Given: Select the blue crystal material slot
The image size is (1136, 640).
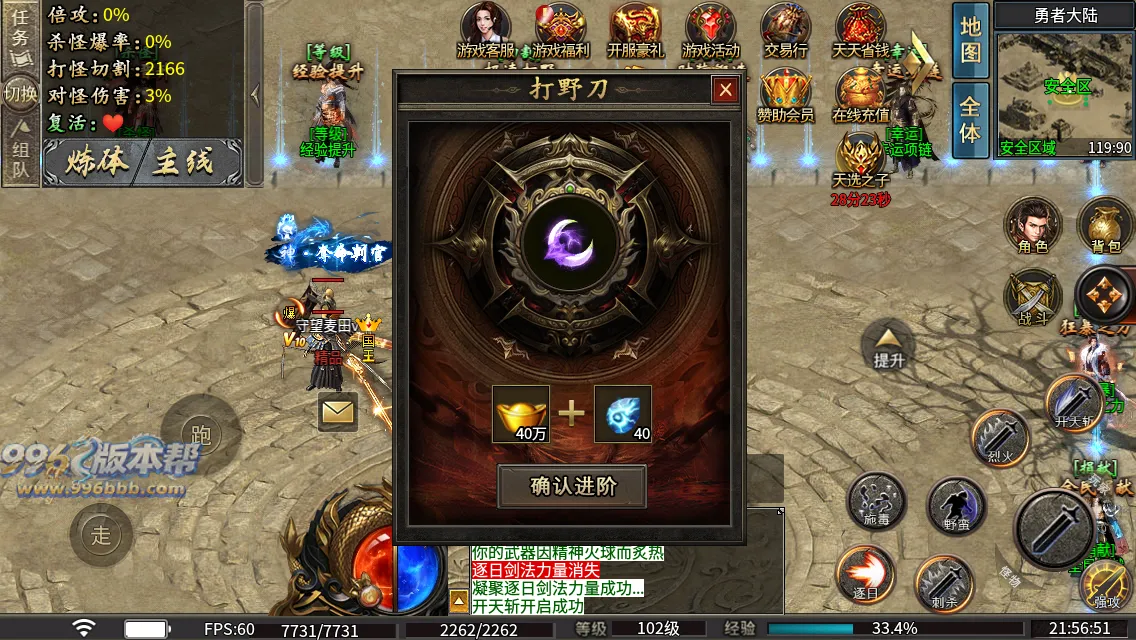Looking at the screenshot, I should tap(623, 413).
